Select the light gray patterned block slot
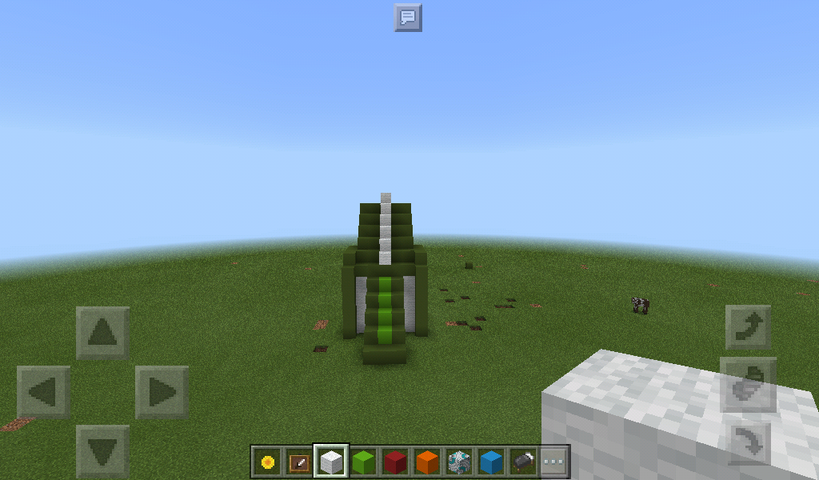Viewport: 819px width, 480px height. coord(459,462)
